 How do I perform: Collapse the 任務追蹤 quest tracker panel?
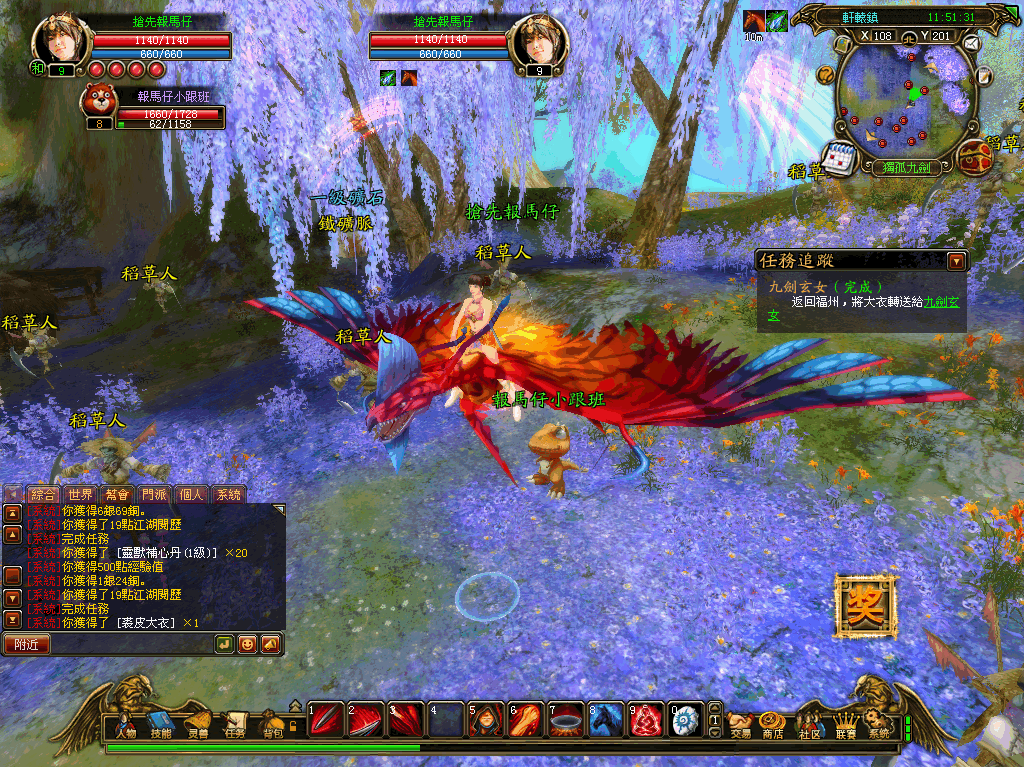(x=957, y=261)
